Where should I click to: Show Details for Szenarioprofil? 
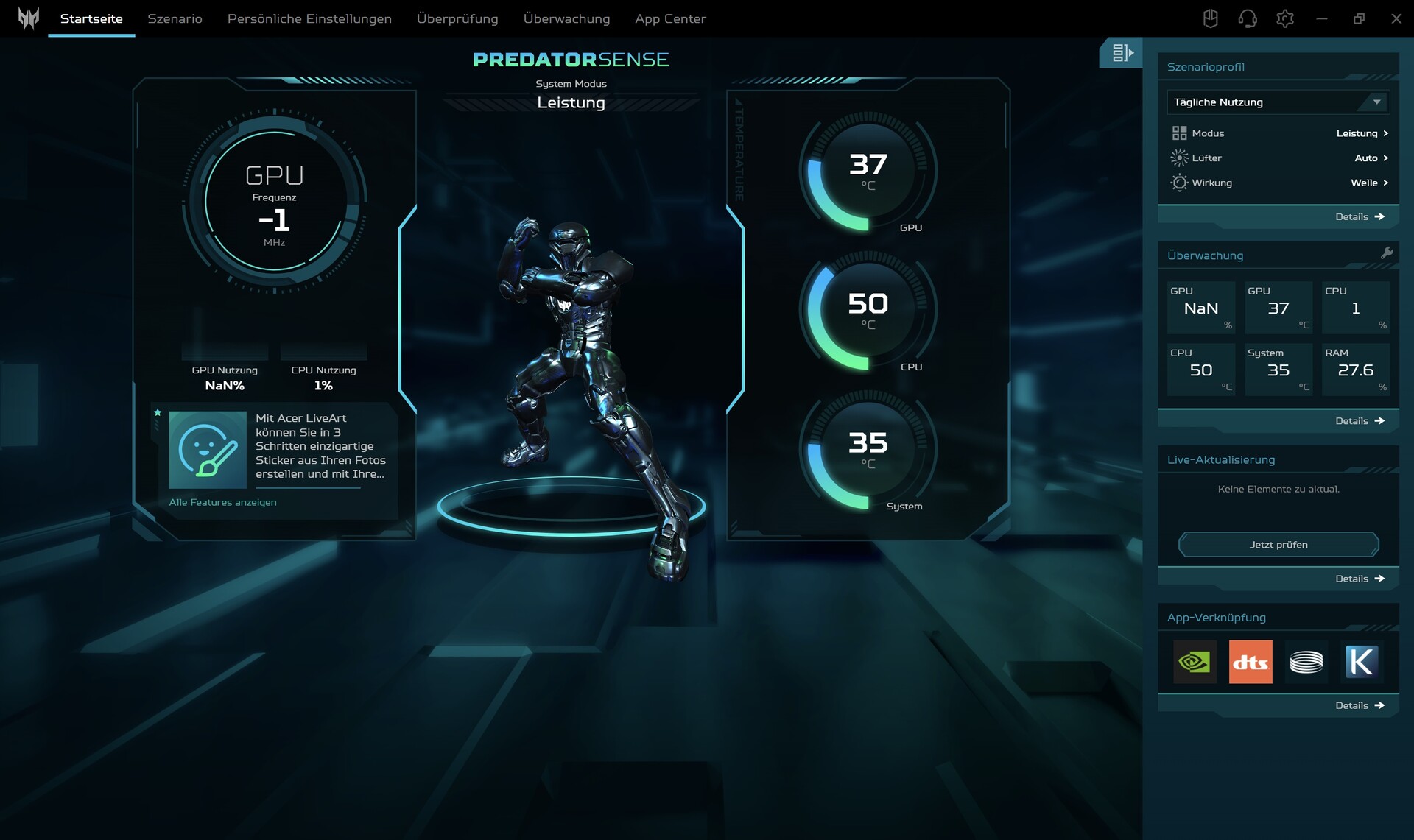1360,217
